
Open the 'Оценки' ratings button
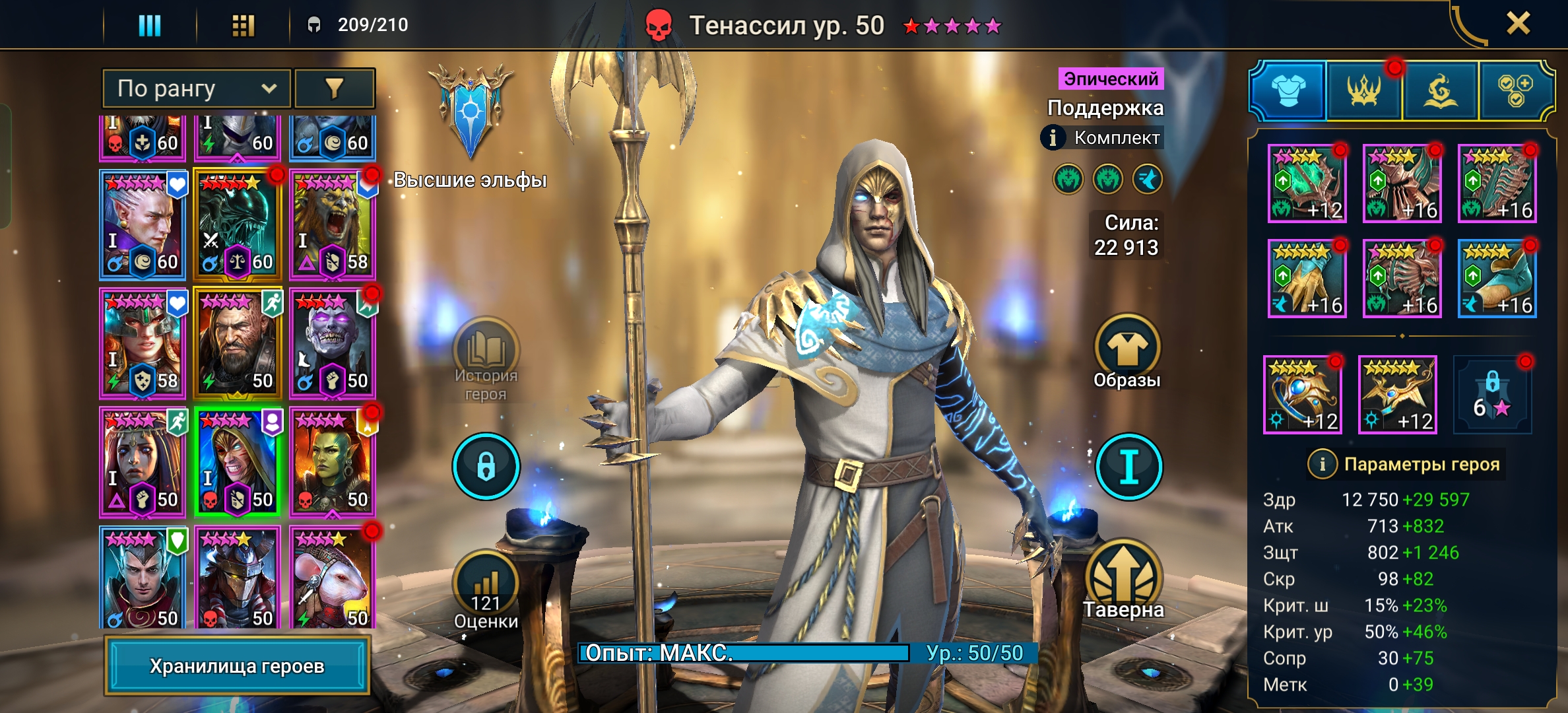coord(486,591)
